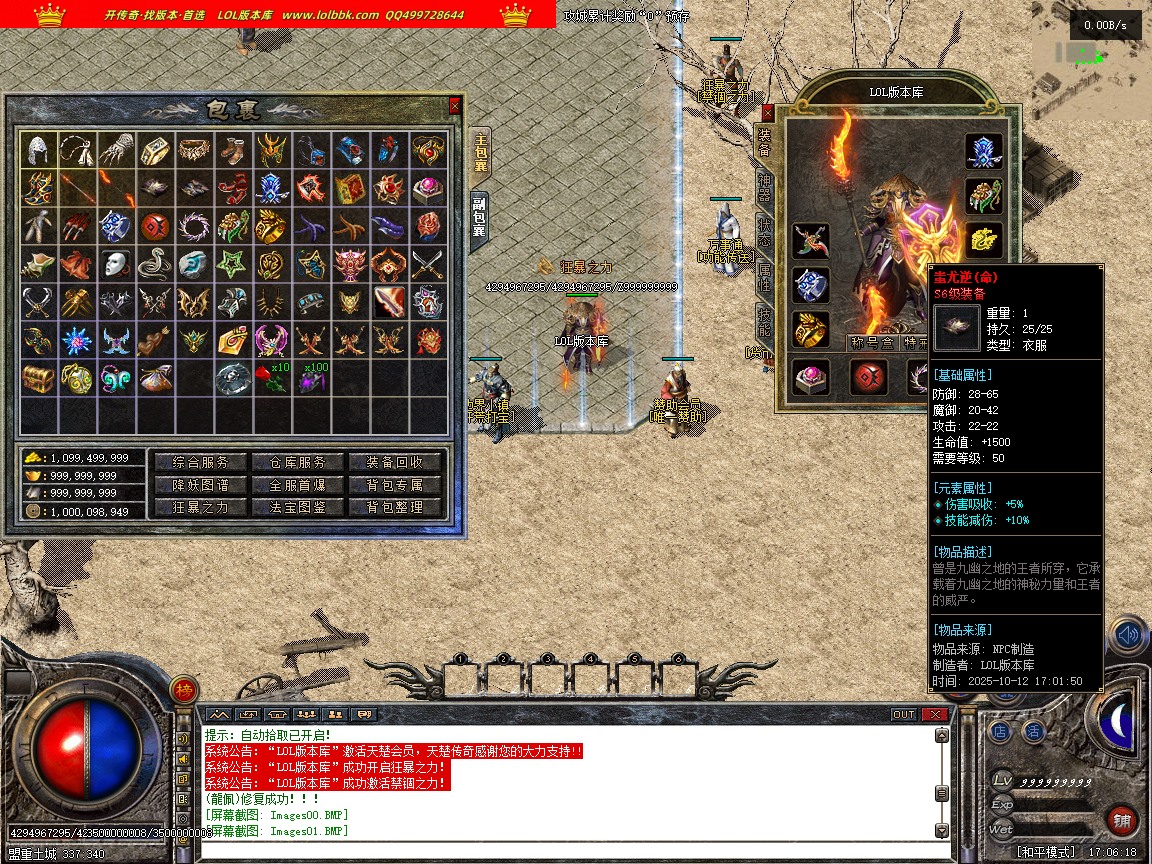1152x864 pixels.
Task: Open 仓库服务 warehouse service
Action: tap(296, 462)
